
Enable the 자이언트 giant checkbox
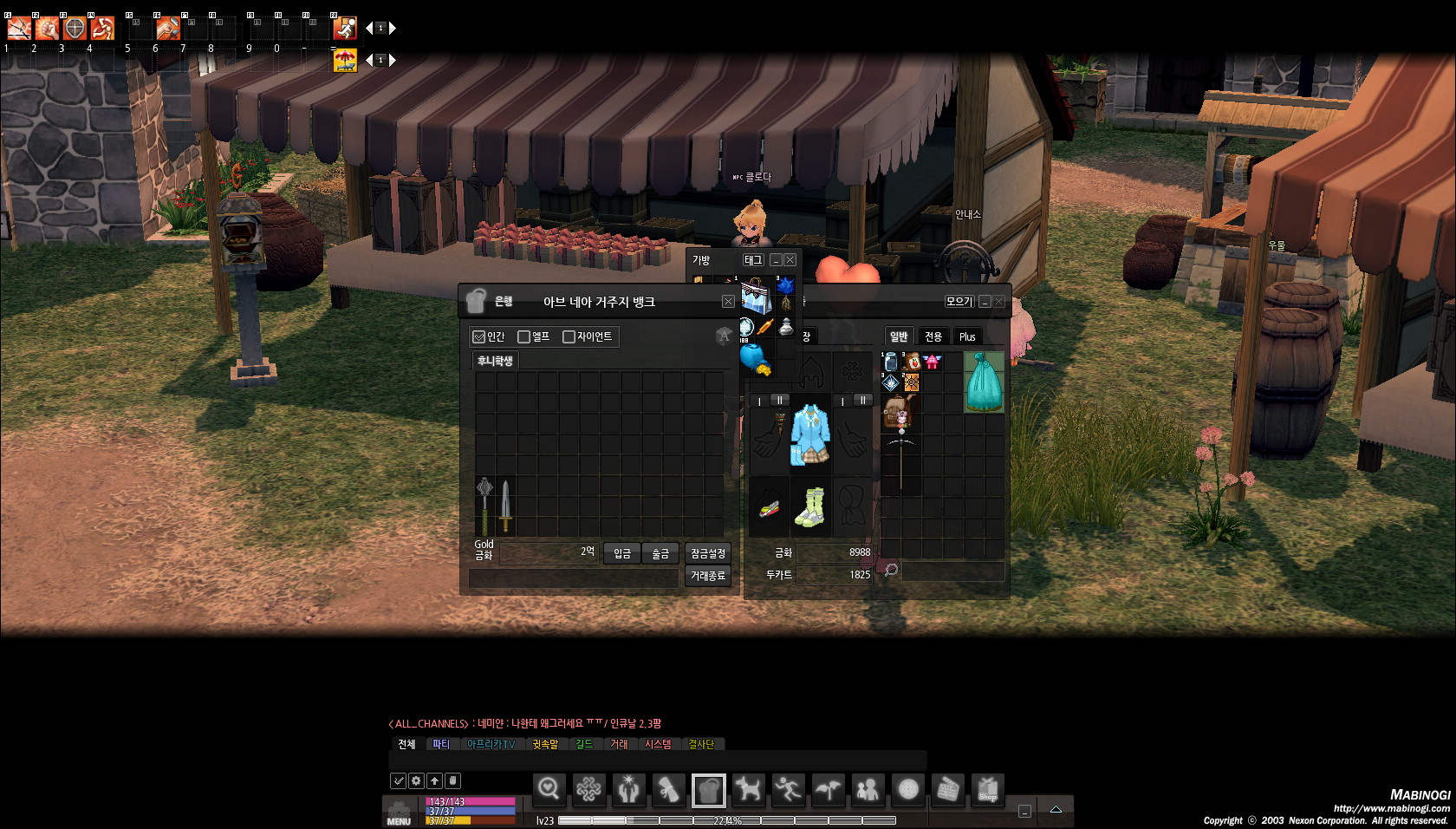click(569, 336)
